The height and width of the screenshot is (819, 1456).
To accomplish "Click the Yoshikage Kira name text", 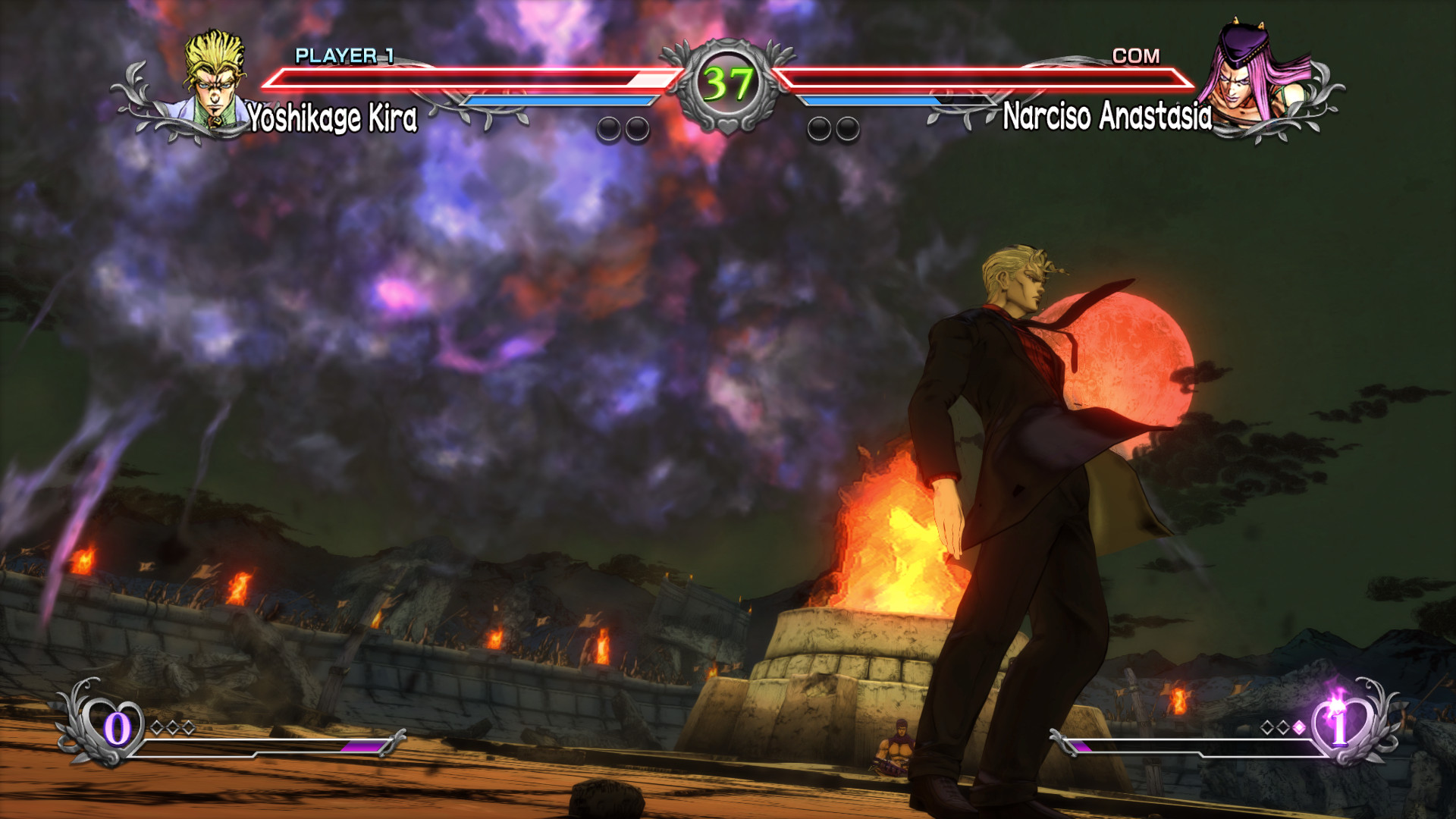I will tap(332, 116).
